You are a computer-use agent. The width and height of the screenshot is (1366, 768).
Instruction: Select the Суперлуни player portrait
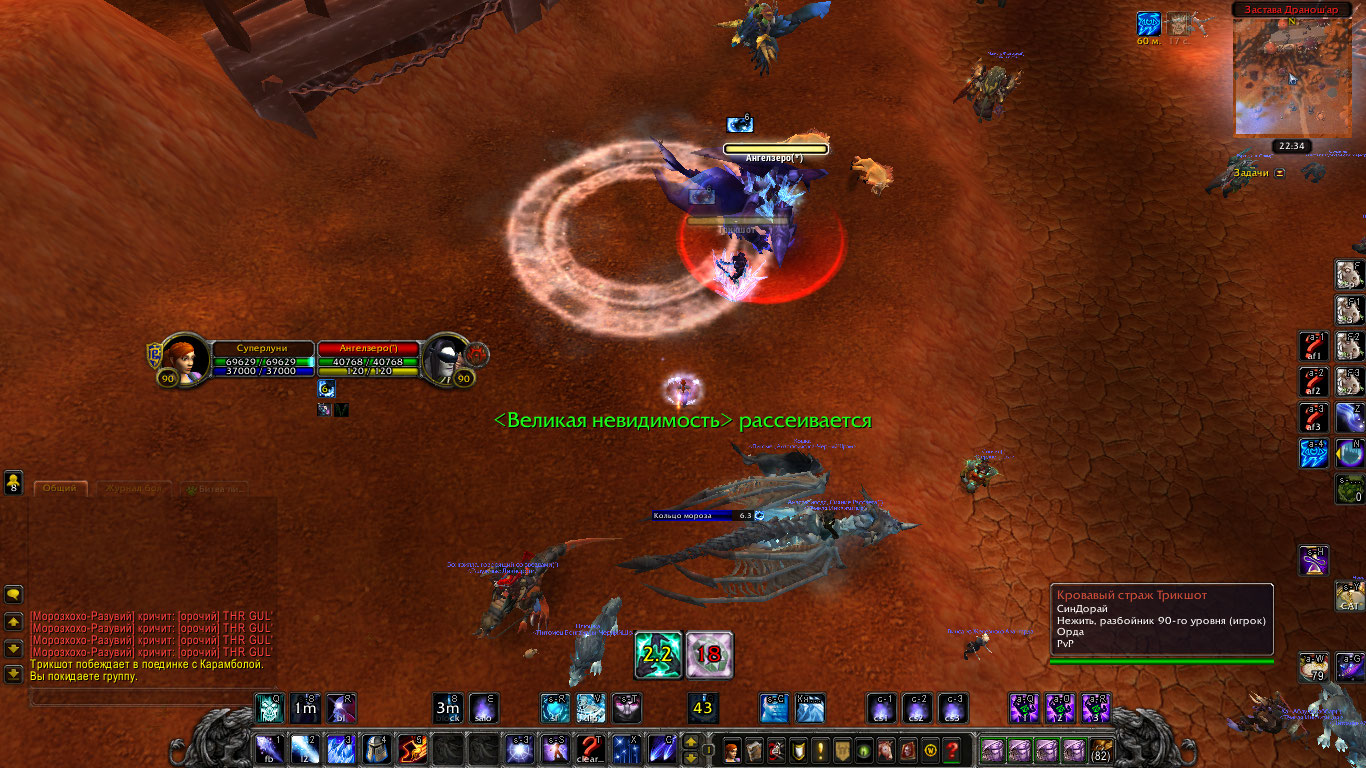coord(185,358)
